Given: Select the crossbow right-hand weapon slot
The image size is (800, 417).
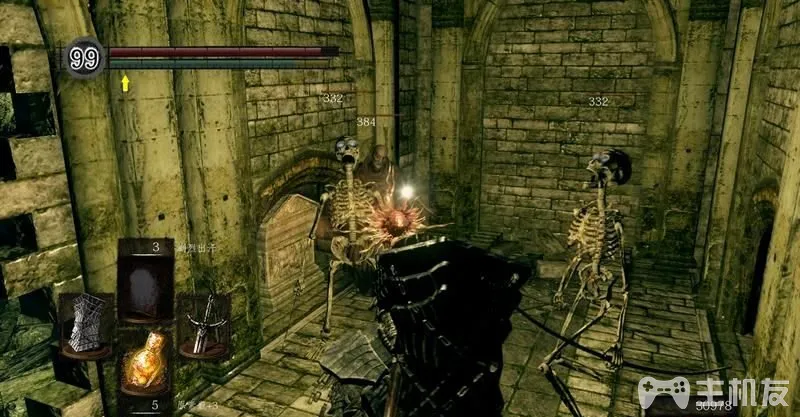Looking at the screenshot, I should click(x=204, y=325).
